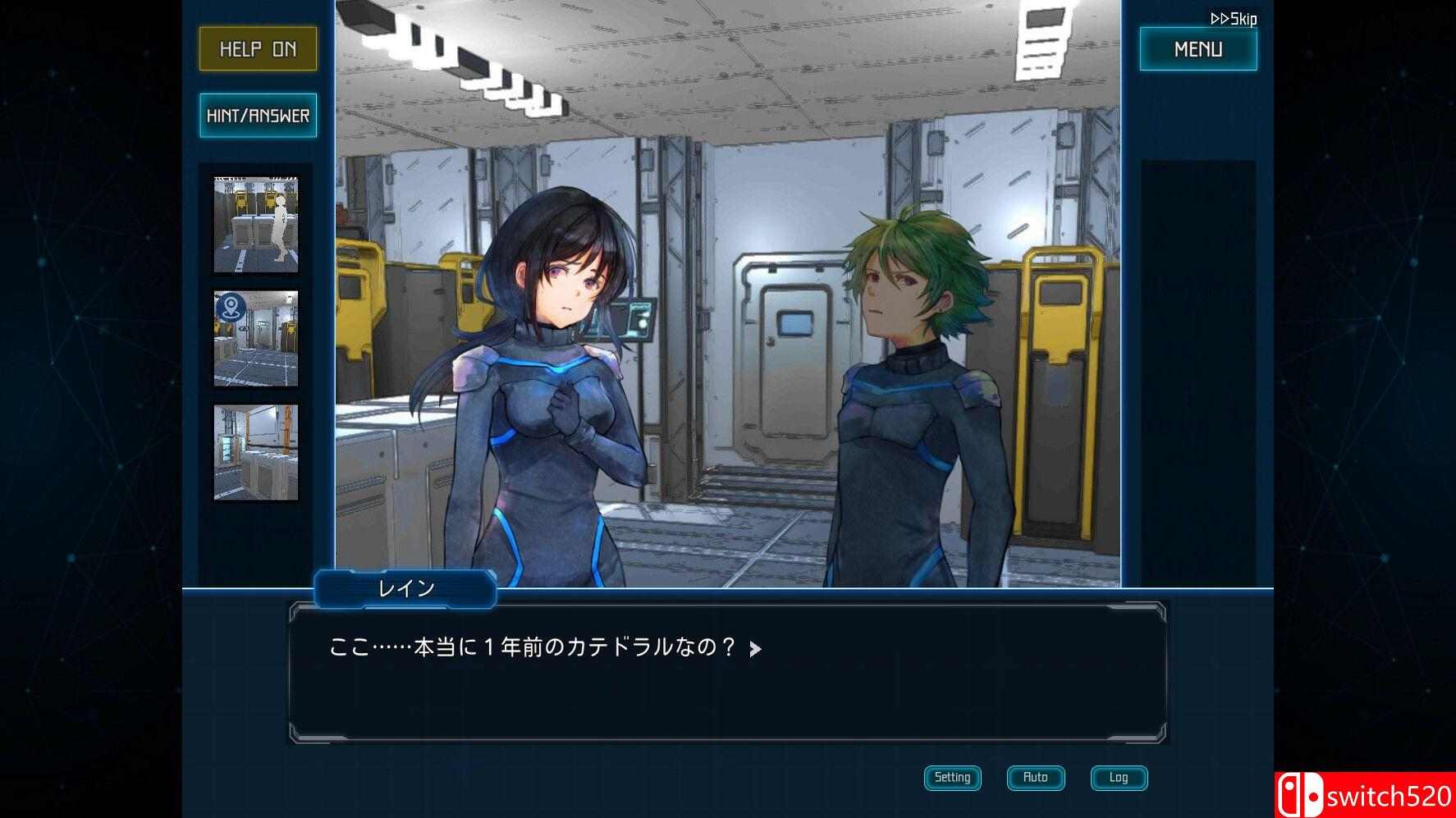Enable Auto text playback mode

(x=1035, y=777)
